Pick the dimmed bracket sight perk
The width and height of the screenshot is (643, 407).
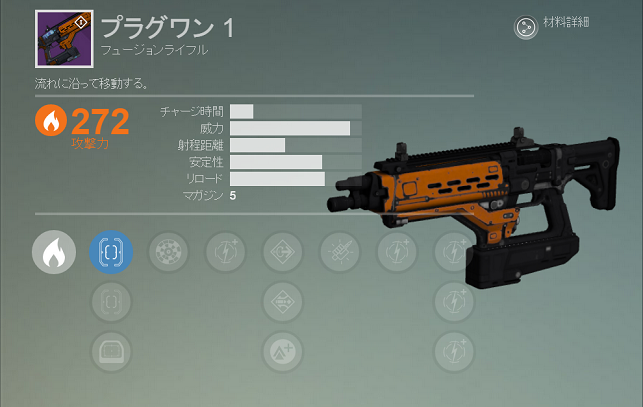pyautogui.click(x=111, y=300)
